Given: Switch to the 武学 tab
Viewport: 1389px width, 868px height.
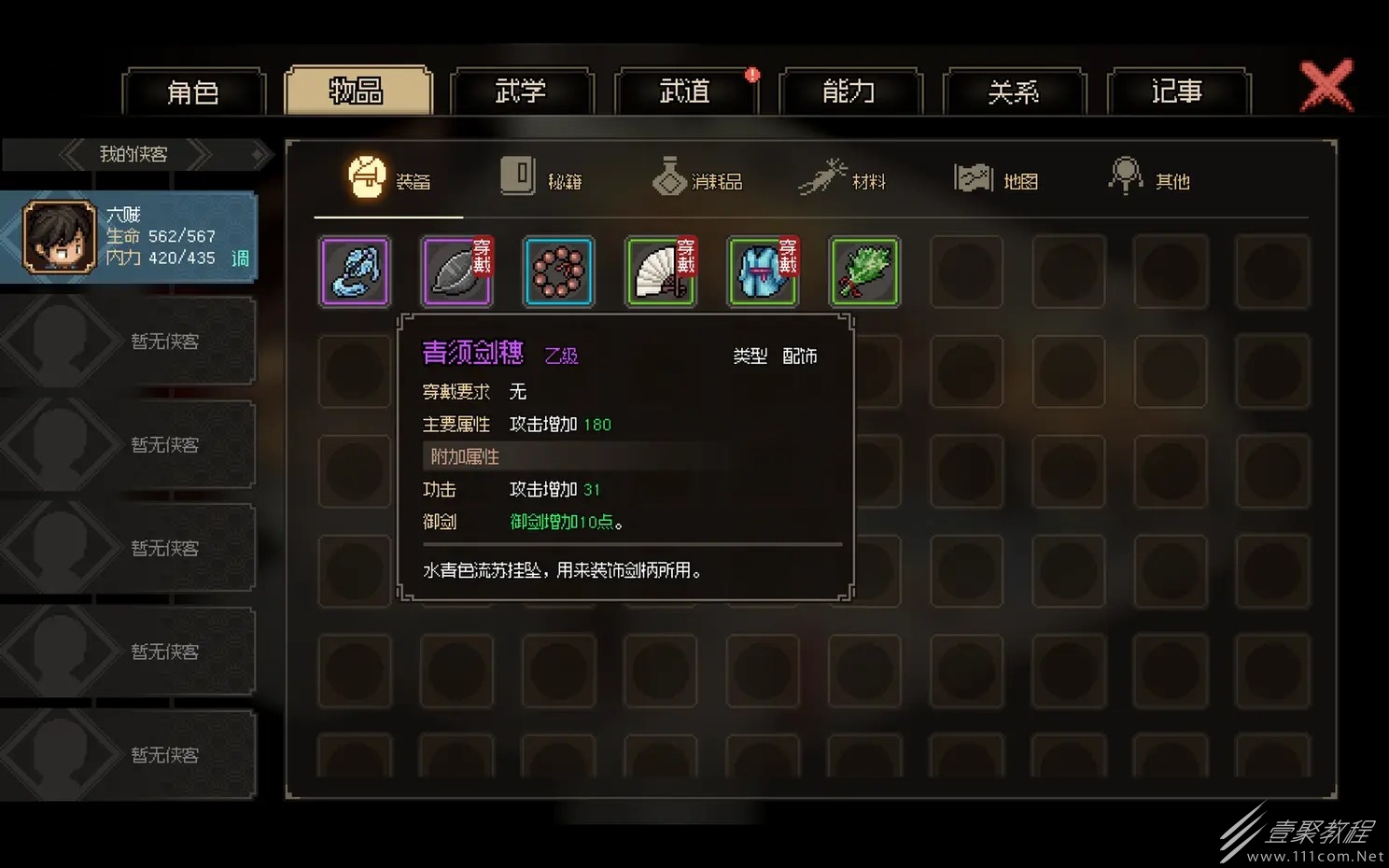Looking at the screenshot, I should pos(523,91).
